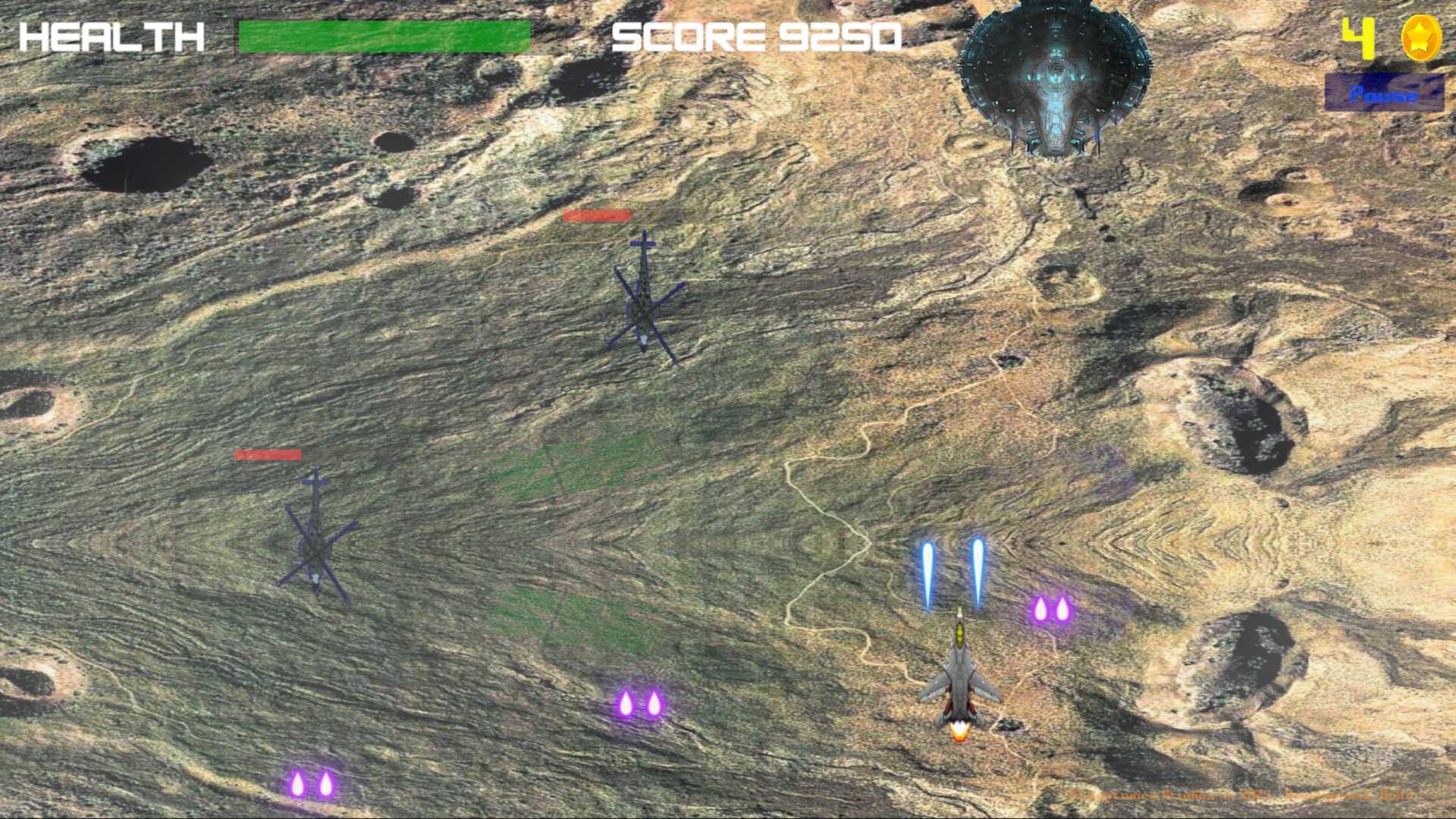Click the lower helicopter's red health bar
1456x819 pixels.
(267, 455)
